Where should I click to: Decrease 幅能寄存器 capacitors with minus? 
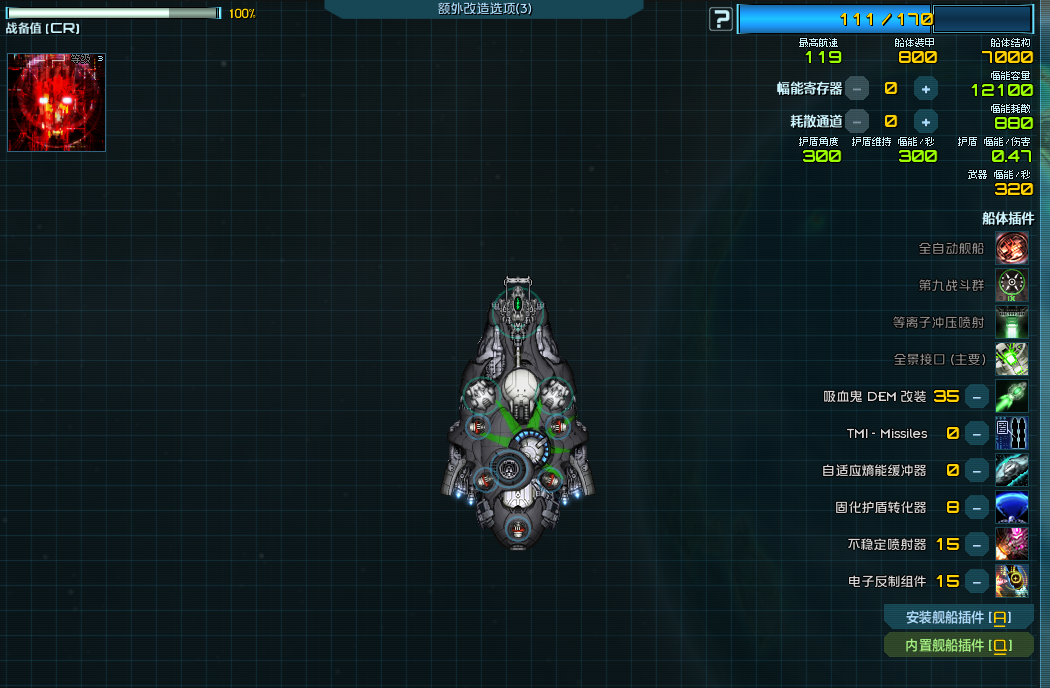pyautogui.click(x=857, y=88)
